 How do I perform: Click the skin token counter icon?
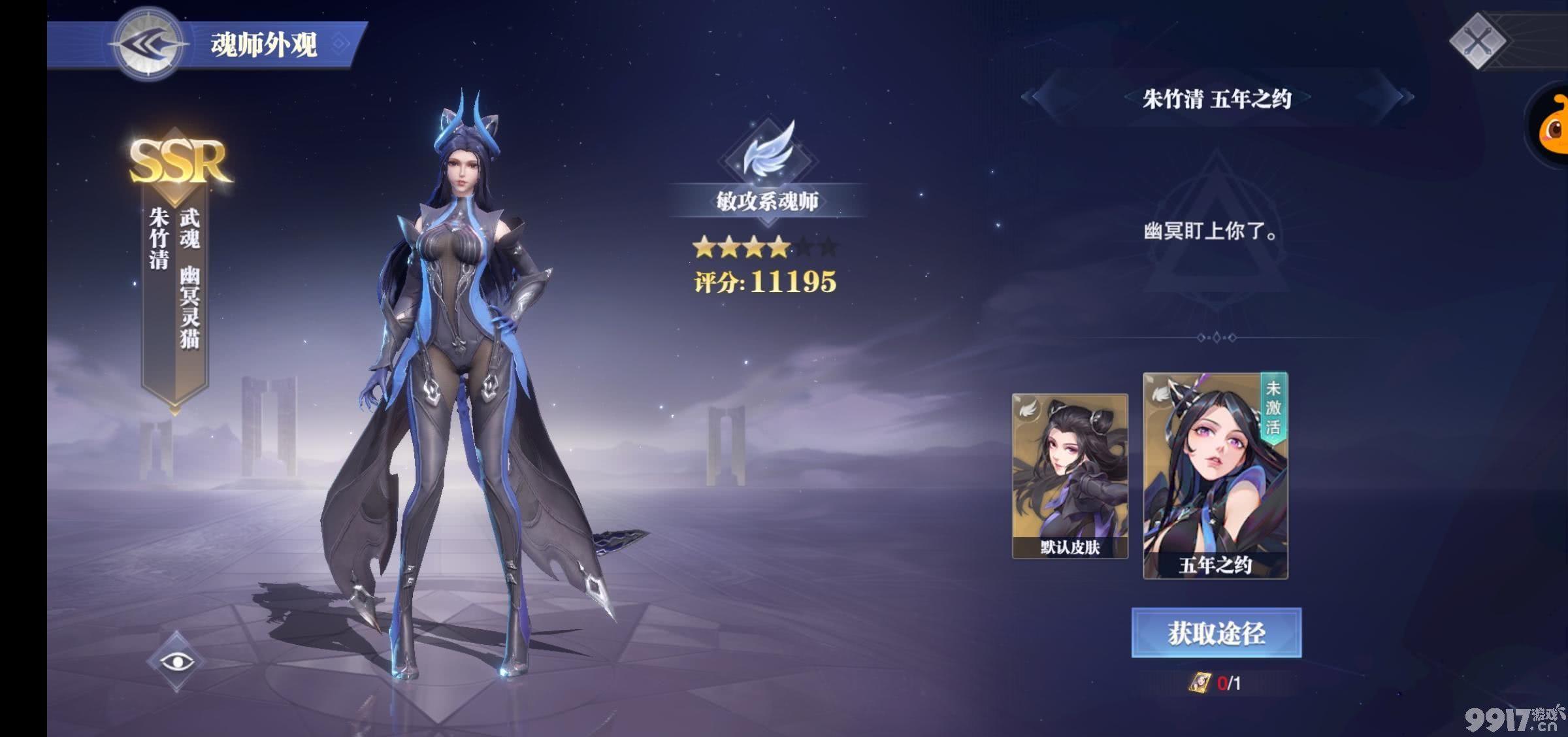pos(1200,683)
